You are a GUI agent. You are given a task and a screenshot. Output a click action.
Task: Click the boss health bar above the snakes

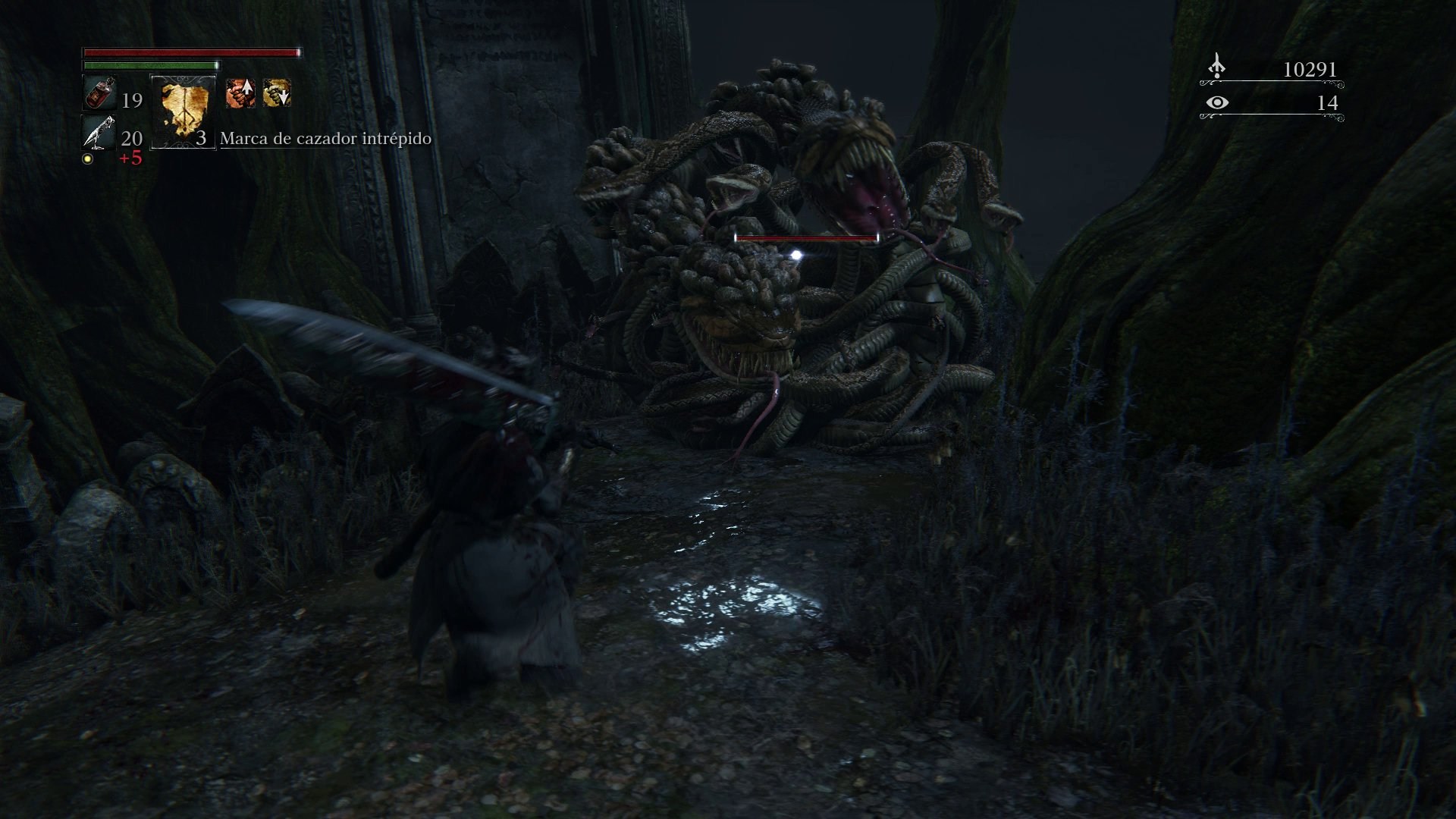click(806, 237)
